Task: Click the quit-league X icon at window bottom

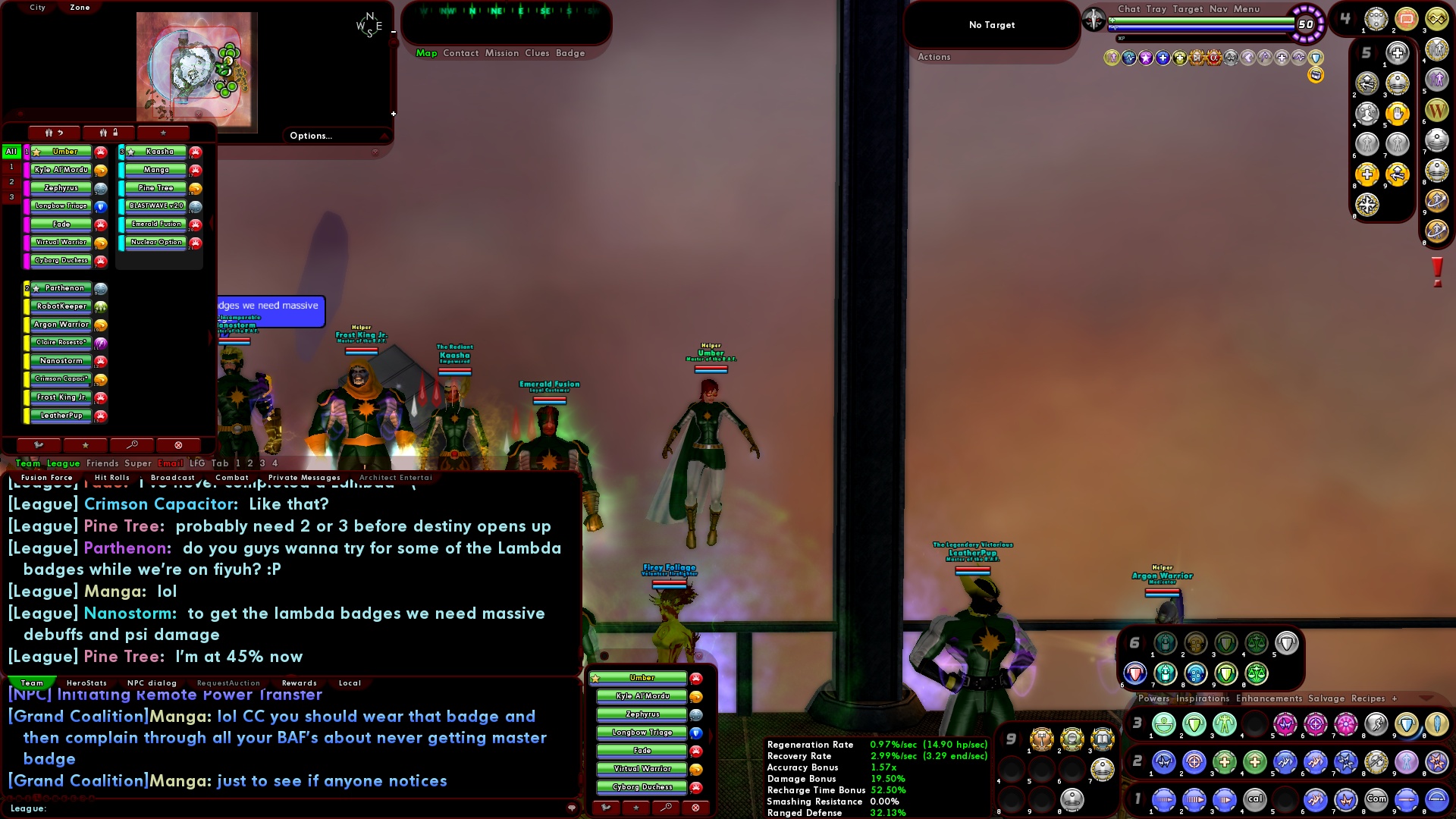Action: click(178, 444)
